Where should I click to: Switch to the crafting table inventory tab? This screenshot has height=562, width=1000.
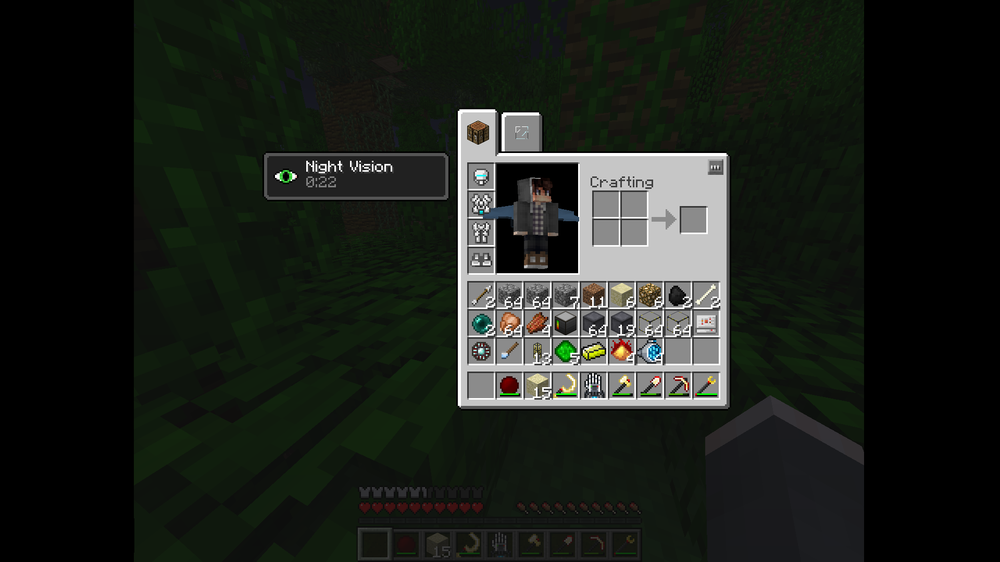tap(478, 132)
